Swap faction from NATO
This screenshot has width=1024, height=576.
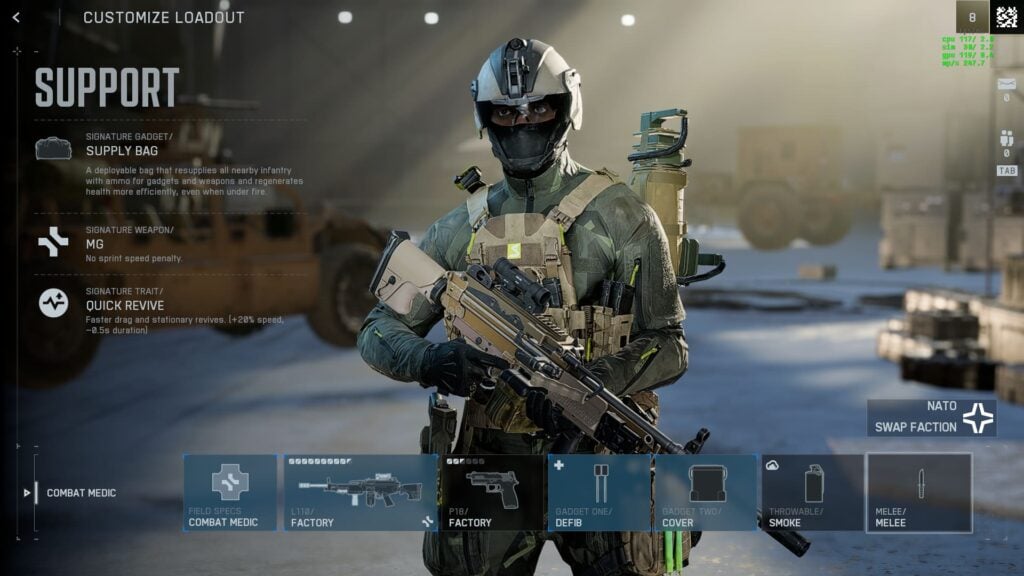point(931,418)
